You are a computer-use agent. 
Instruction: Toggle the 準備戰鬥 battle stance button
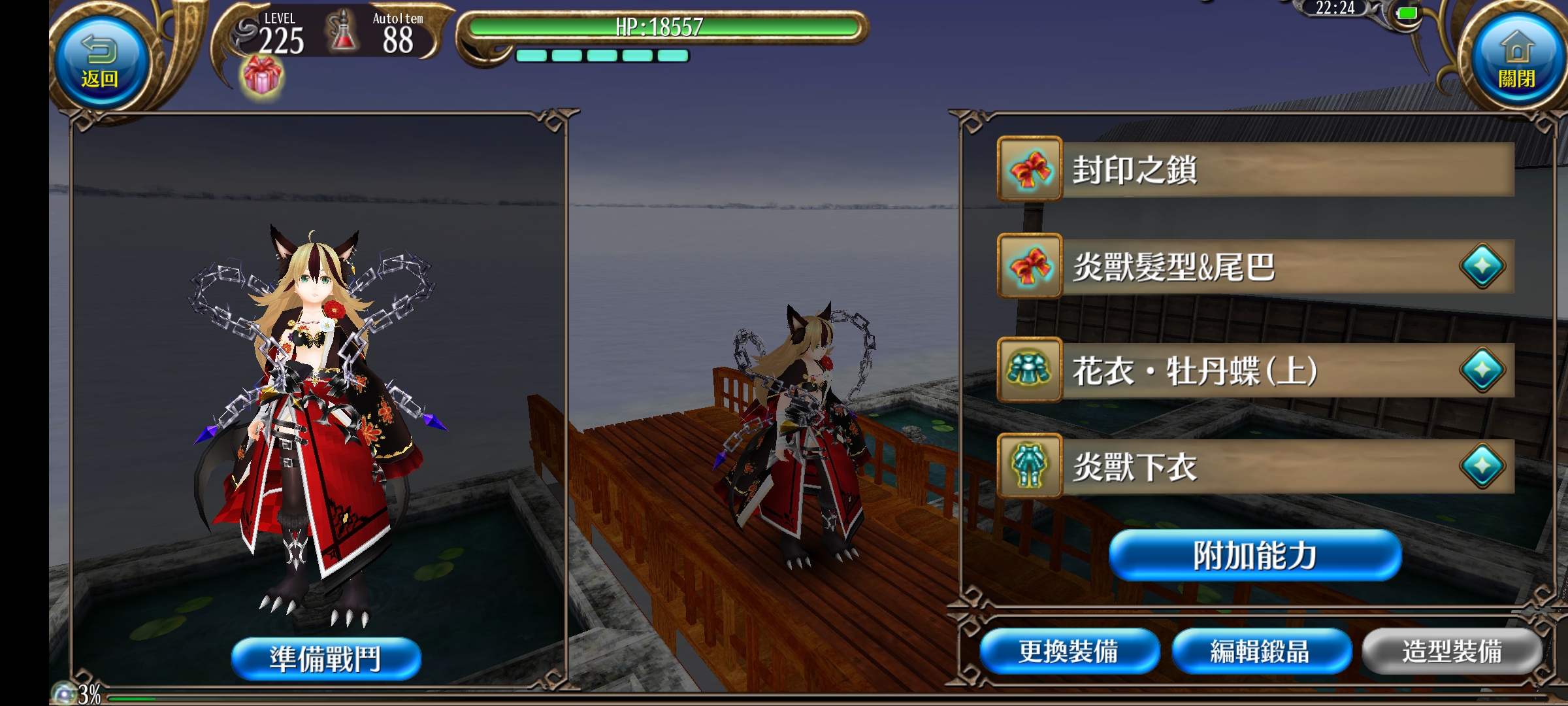click(326, 658)
